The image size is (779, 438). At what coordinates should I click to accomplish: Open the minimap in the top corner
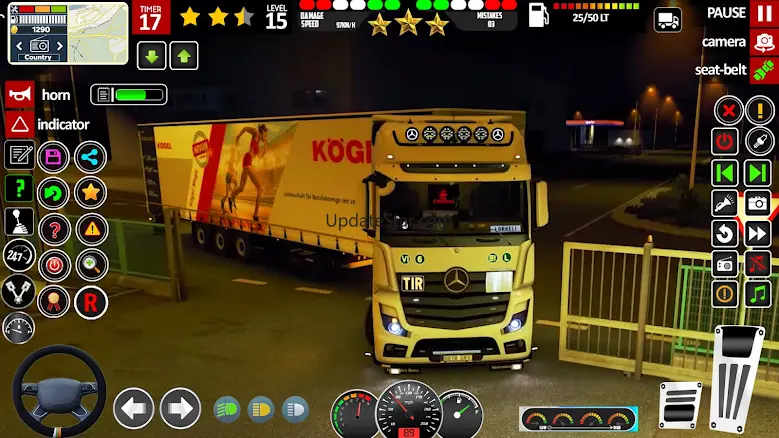[x=68, y=32]
